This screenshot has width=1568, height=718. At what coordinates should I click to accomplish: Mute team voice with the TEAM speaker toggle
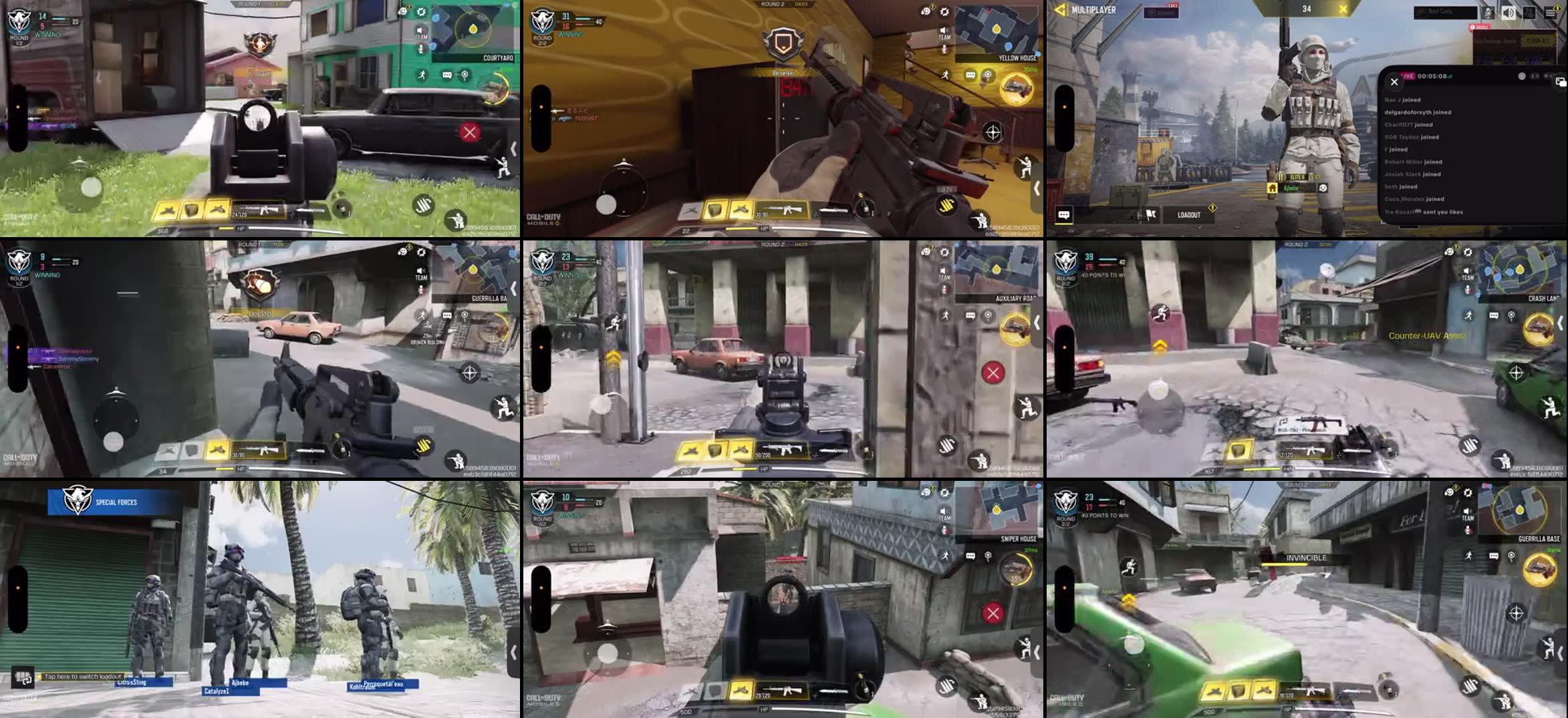(420, 30)
